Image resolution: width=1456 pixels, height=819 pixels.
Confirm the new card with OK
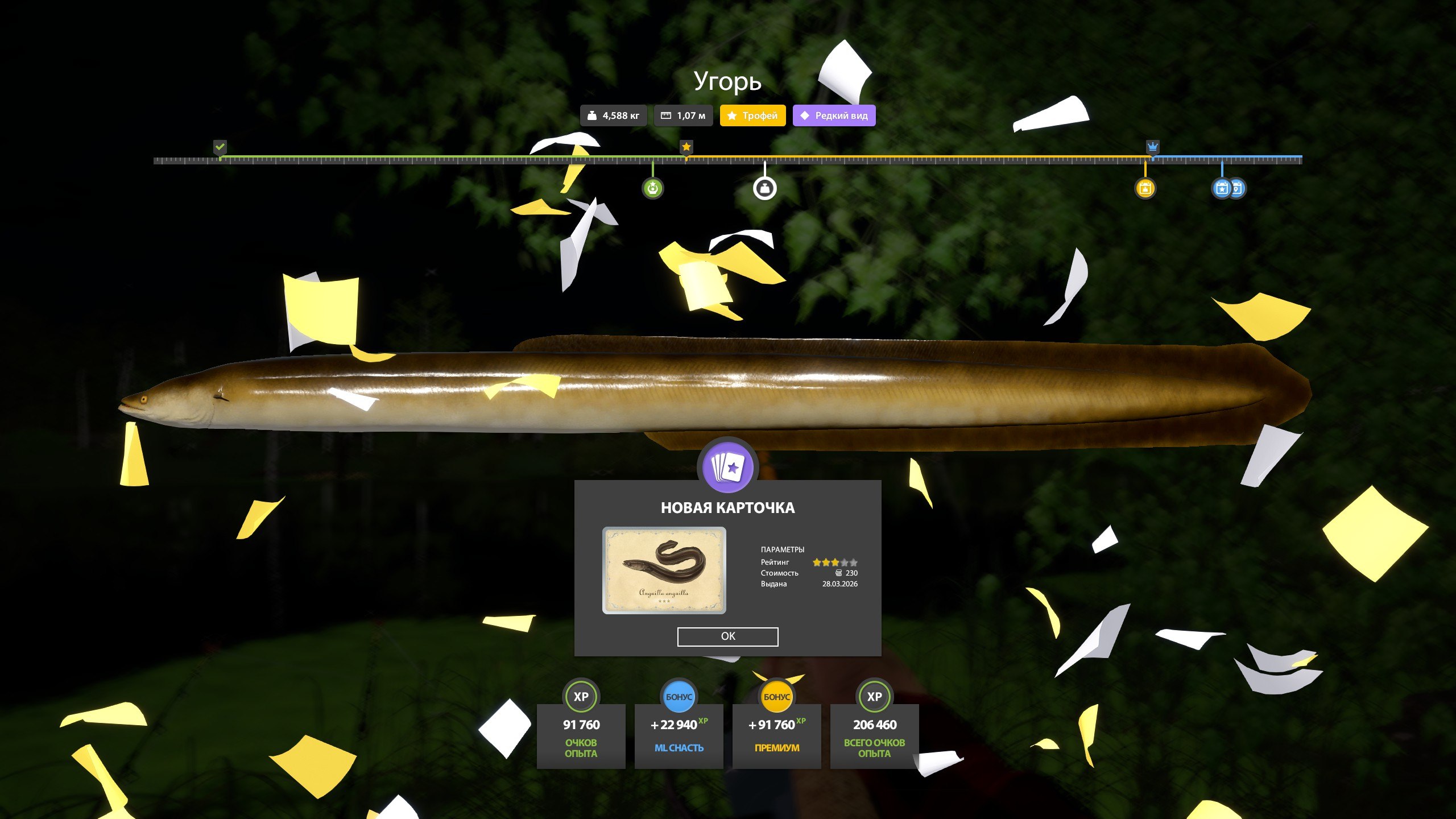(x=727, y=636)
